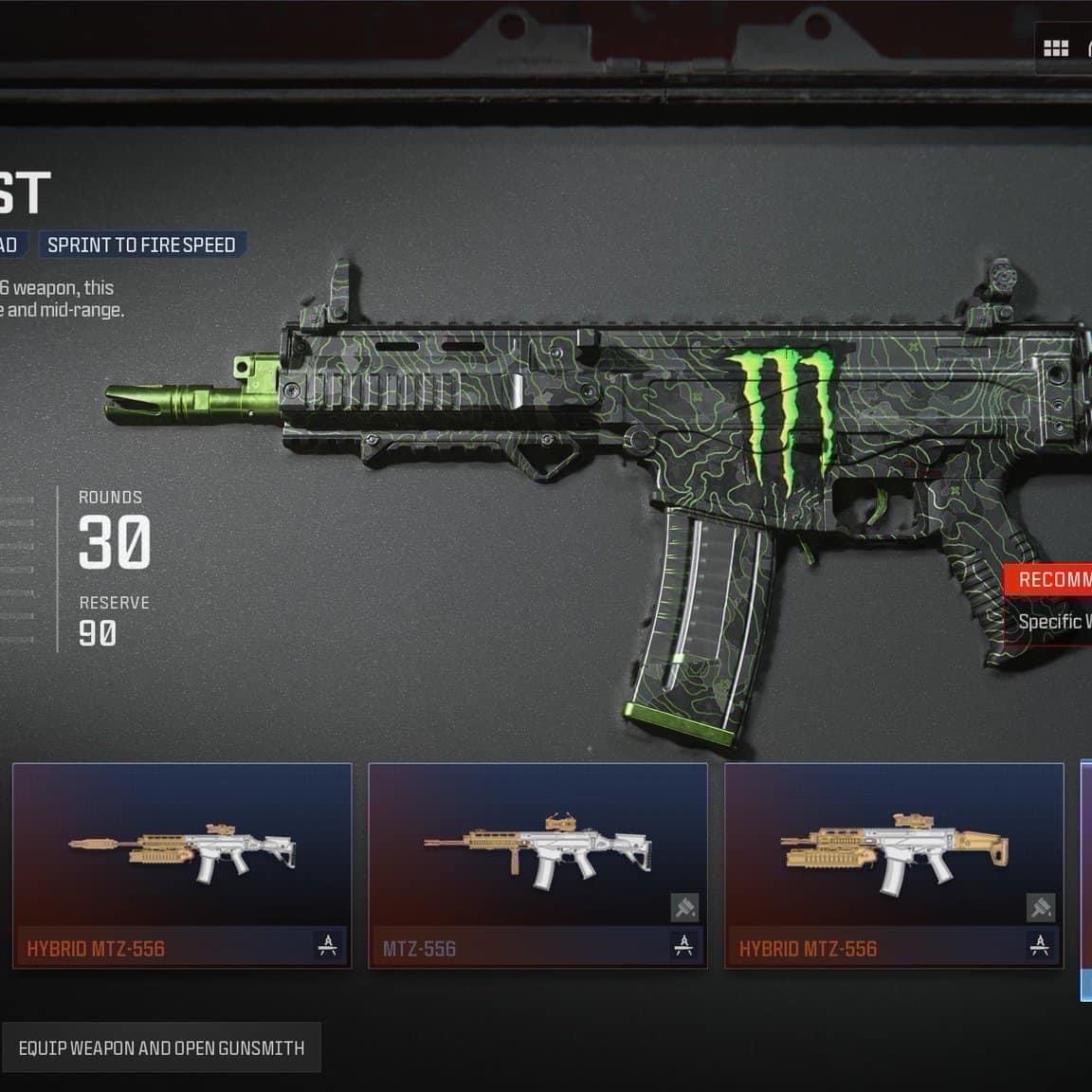Pick the Hybrid MTZ-556 card with tan stock

click(893, 864)
